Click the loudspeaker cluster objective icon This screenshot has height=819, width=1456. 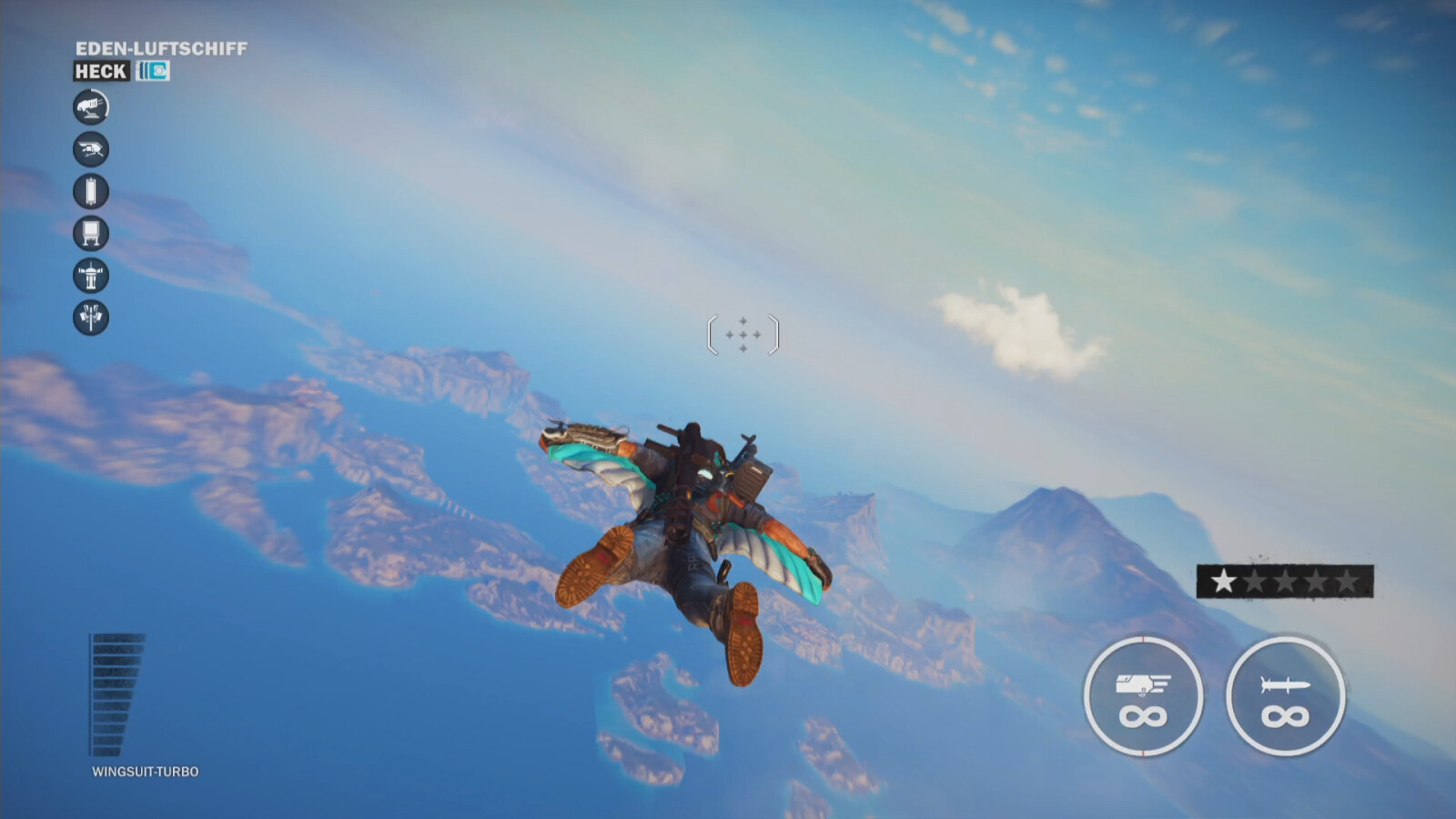[90, 318]
